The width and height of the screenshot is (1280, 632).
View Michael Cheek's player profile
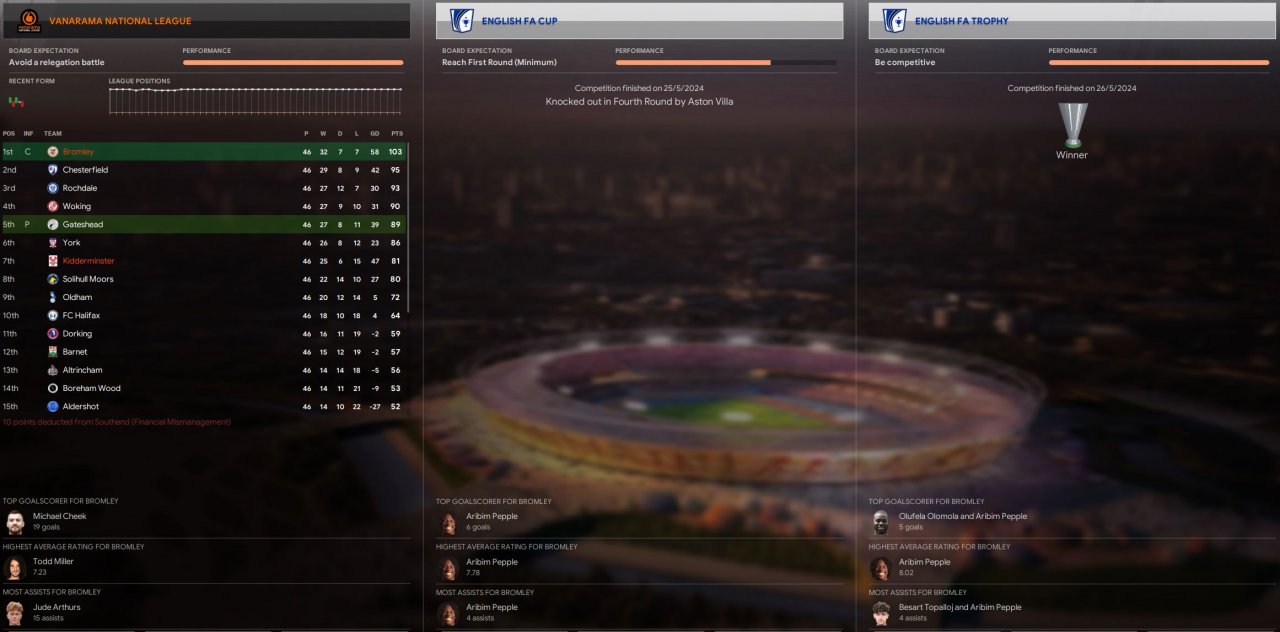point(60,516)
